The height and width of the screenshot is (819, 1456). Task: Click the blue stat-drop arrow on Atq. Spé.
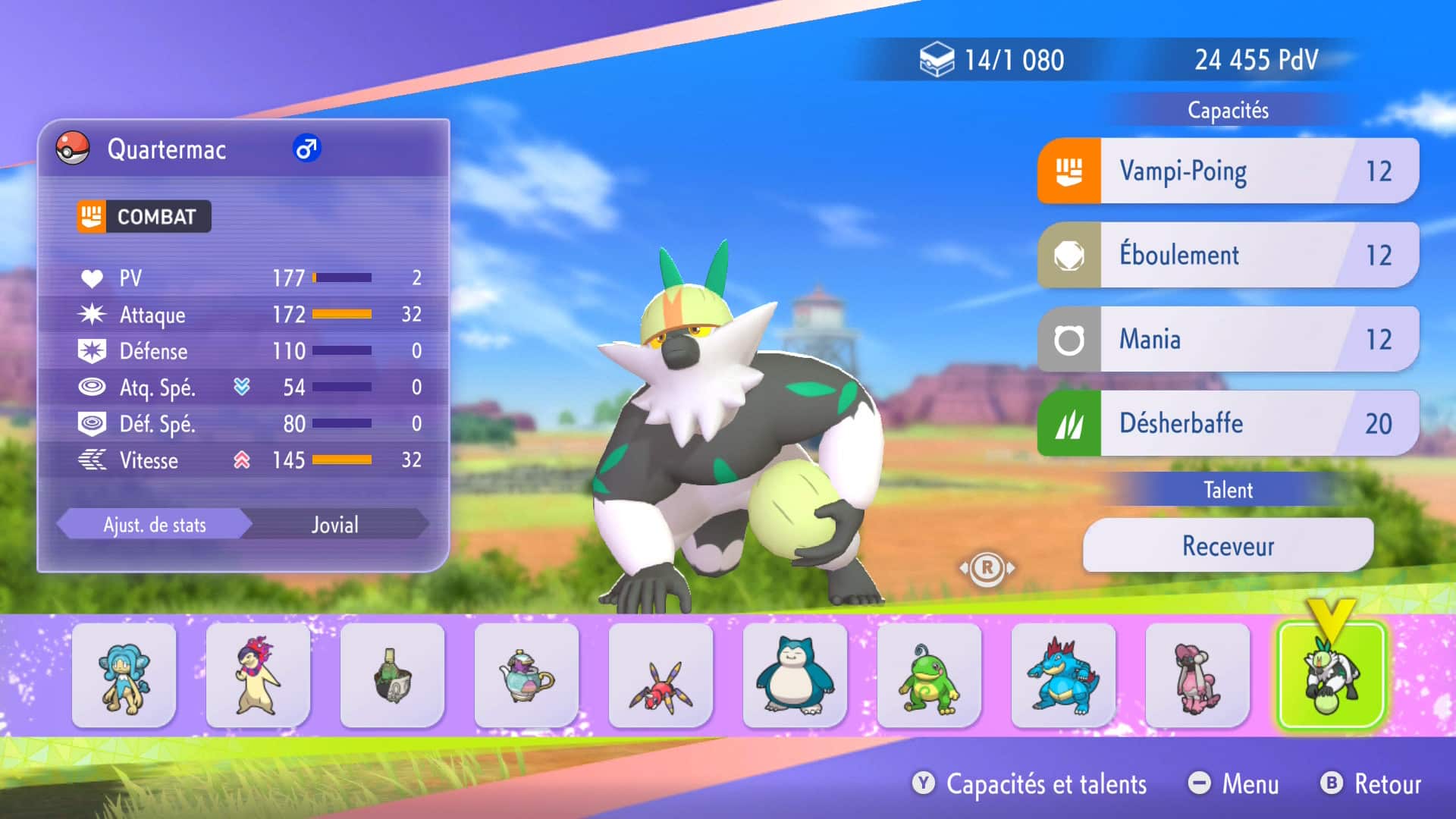coord(242,388)
